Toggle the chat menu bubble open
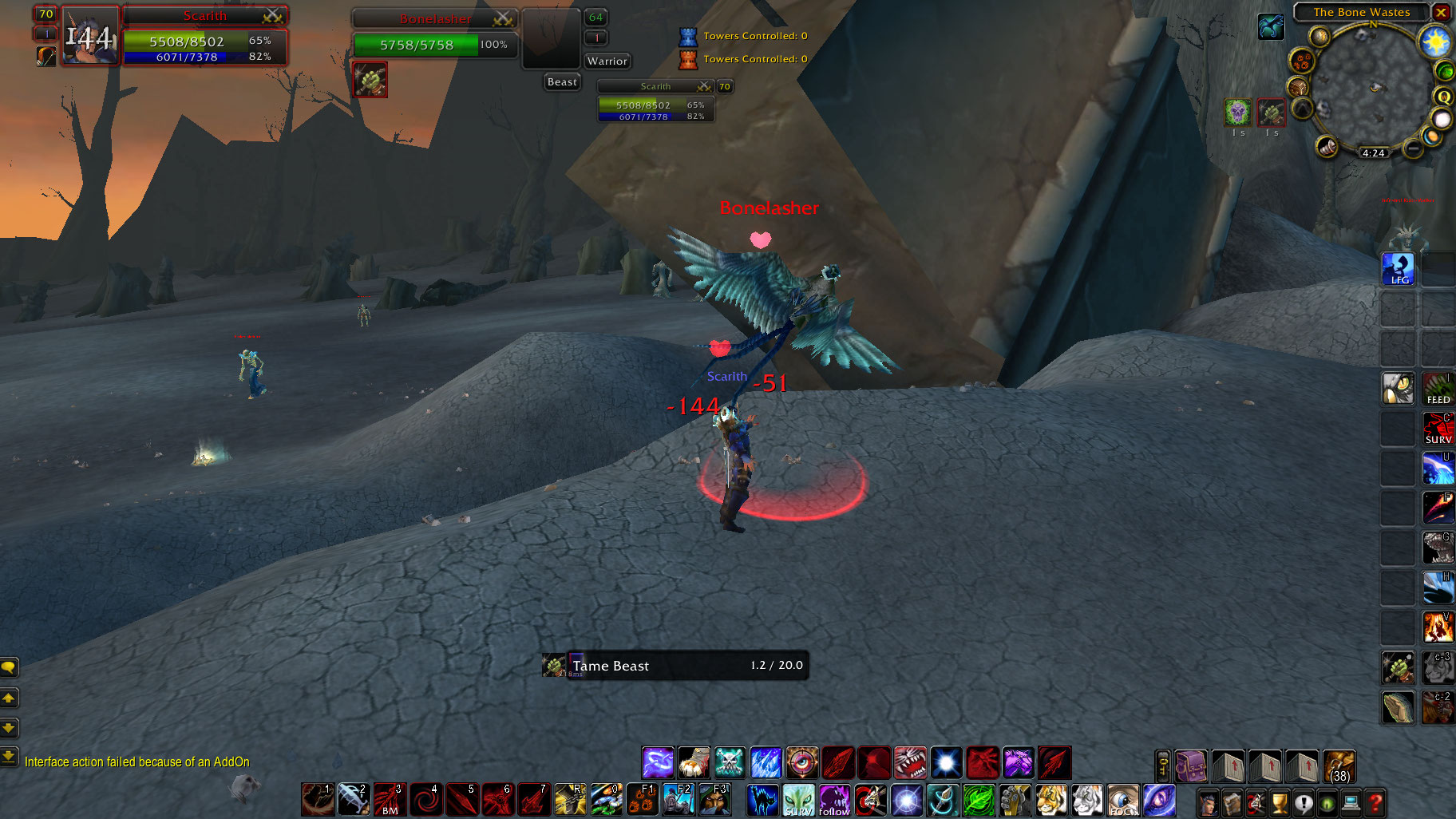 (x=10, y=668)
